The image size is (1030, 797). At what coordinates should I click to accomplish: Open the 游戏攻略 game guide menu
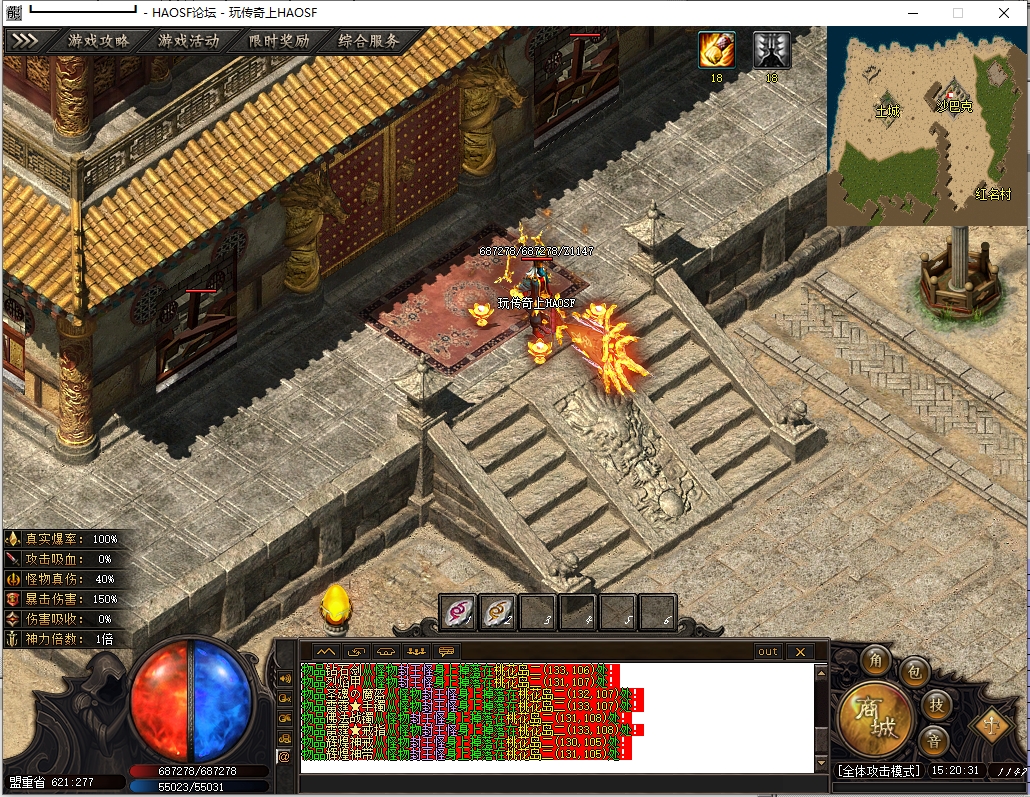[98, 41]
